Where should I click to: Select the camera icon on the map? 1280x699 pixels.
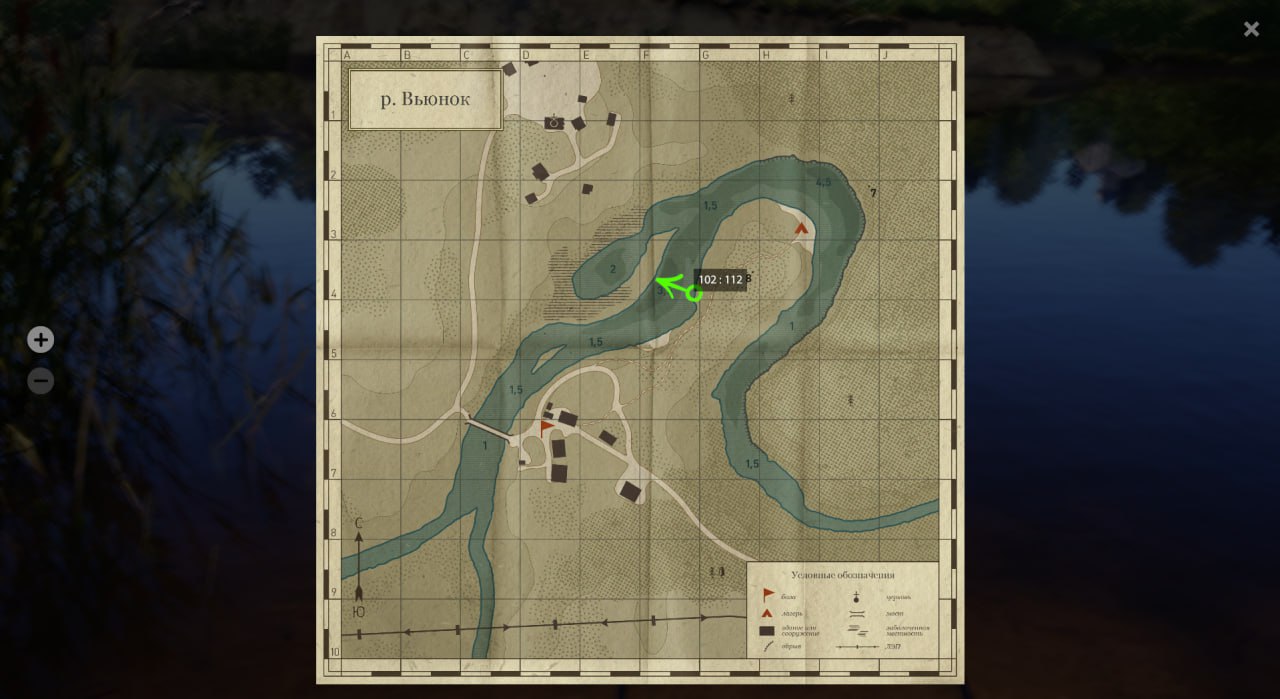[554, 122]
